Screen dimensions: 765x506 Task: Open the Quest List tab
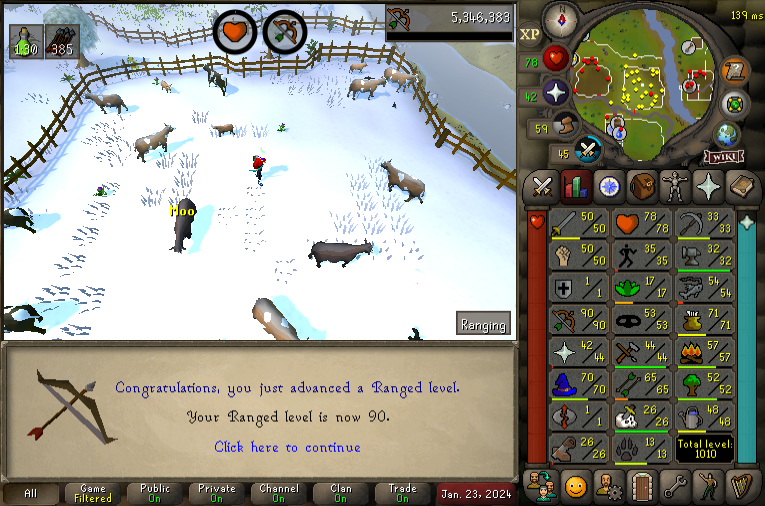click(x=608, y=187)
